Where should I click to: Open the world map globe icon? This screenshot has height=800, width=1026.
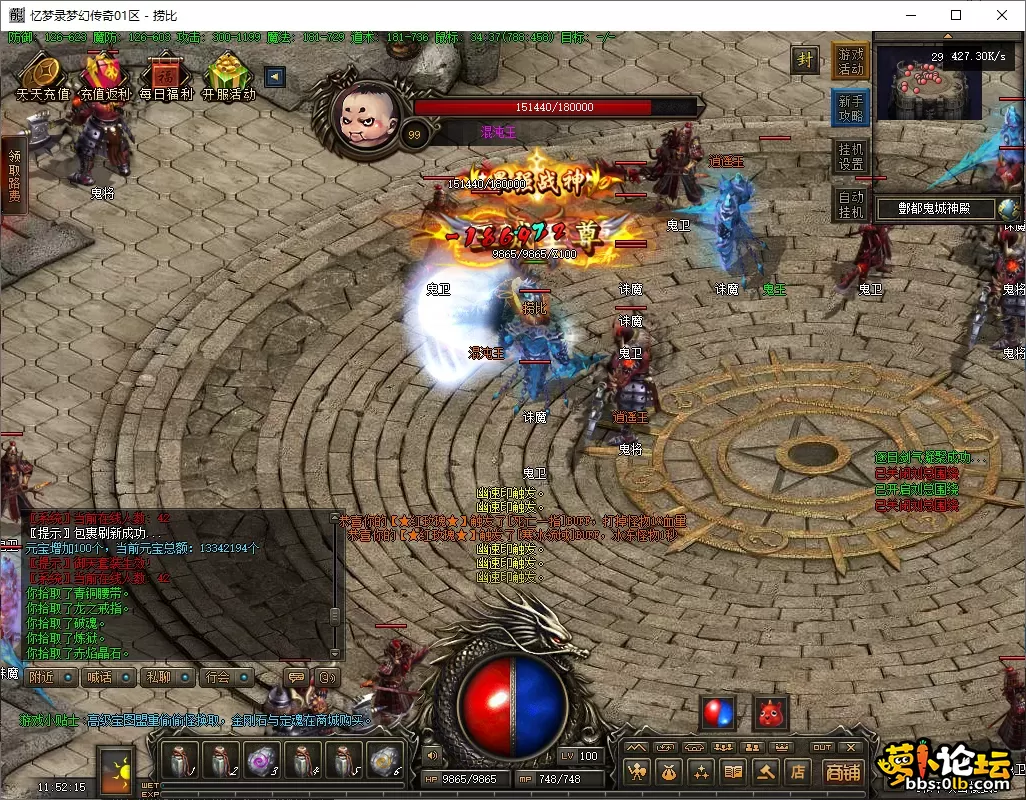click(x=1008, y=209)
